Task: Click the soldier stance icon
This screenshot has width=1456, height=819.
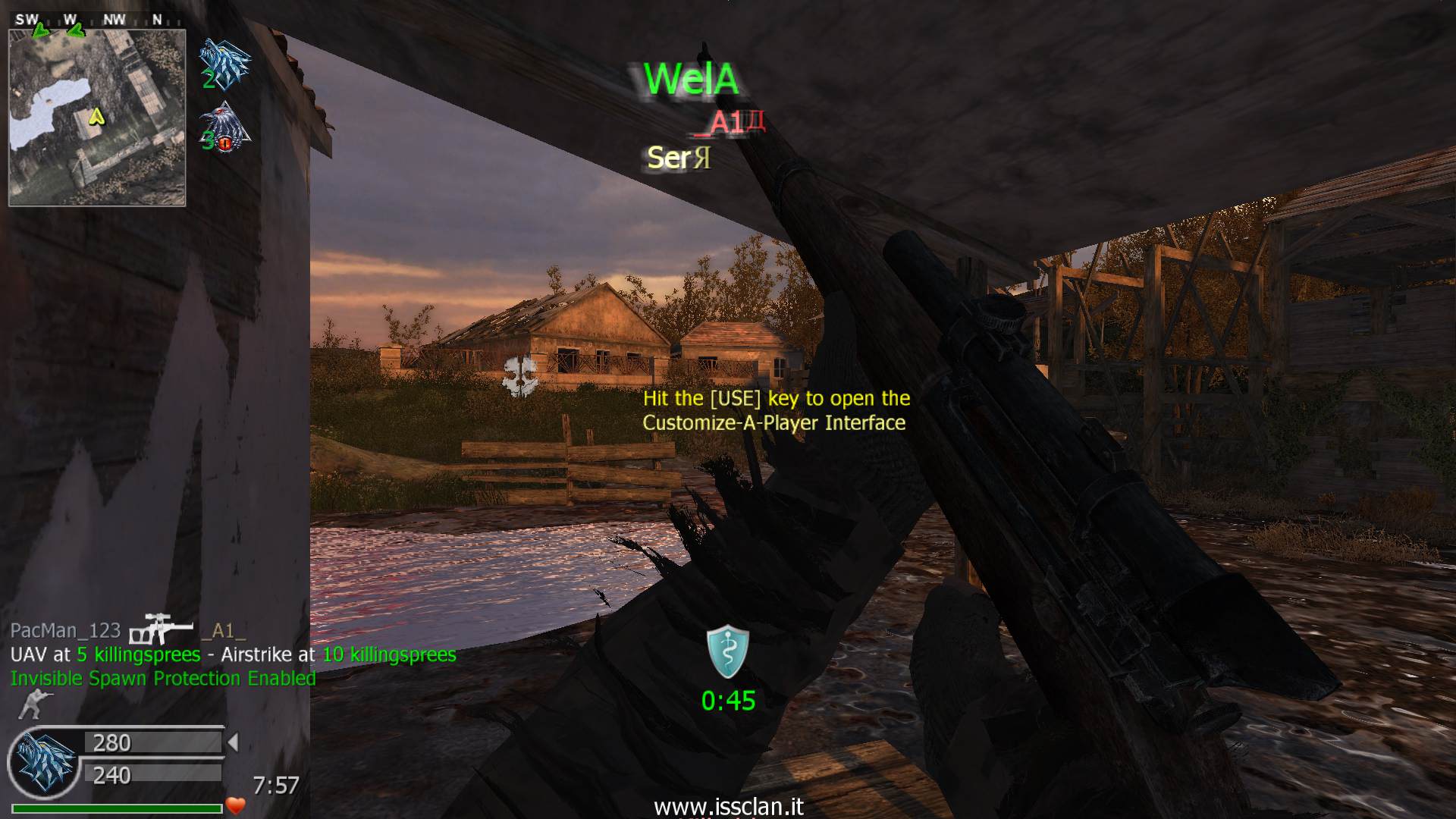Action: 31,704
